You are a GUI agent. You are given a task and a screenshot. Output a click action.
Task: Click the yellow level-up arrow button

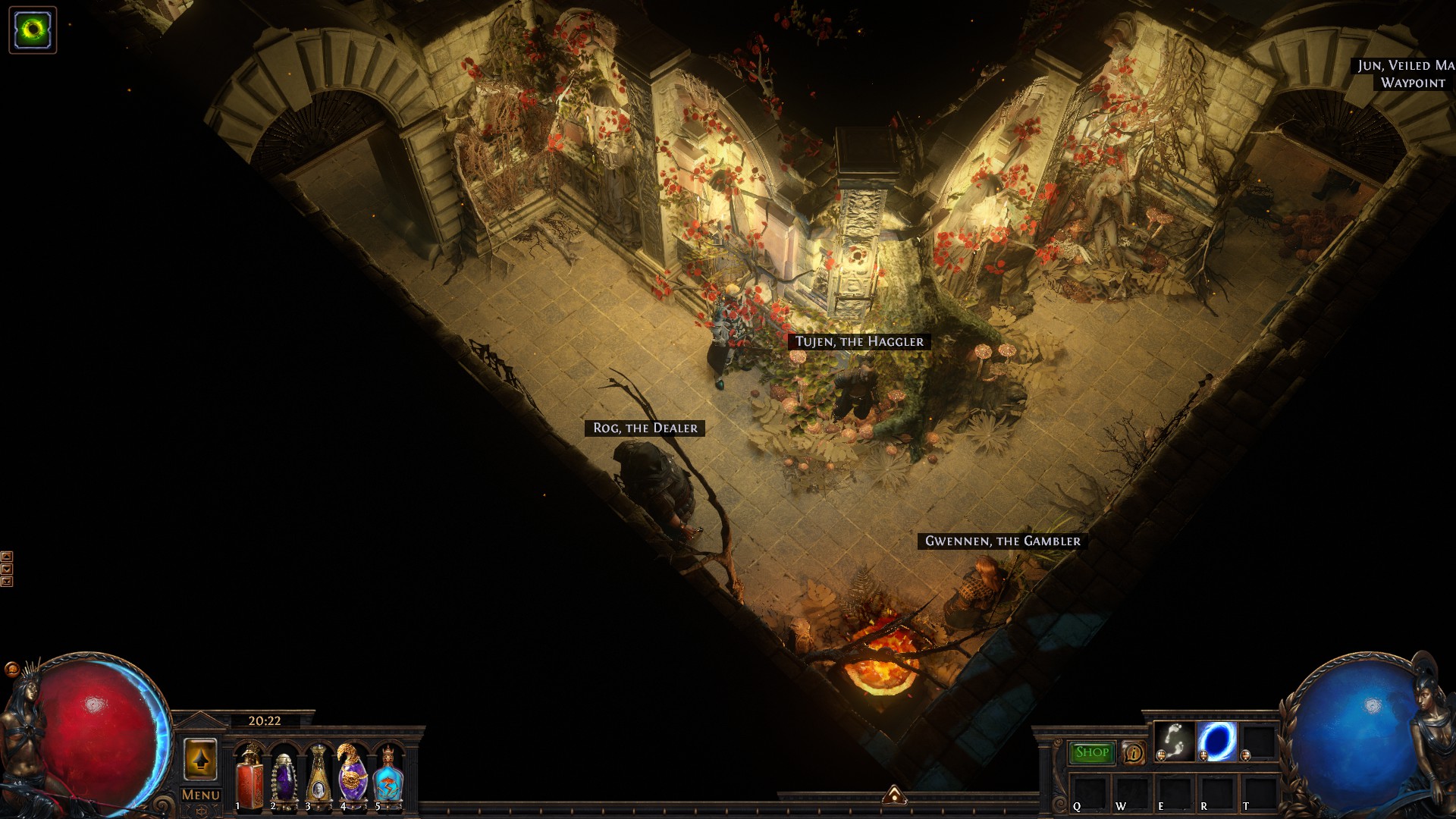click(200, 759)
